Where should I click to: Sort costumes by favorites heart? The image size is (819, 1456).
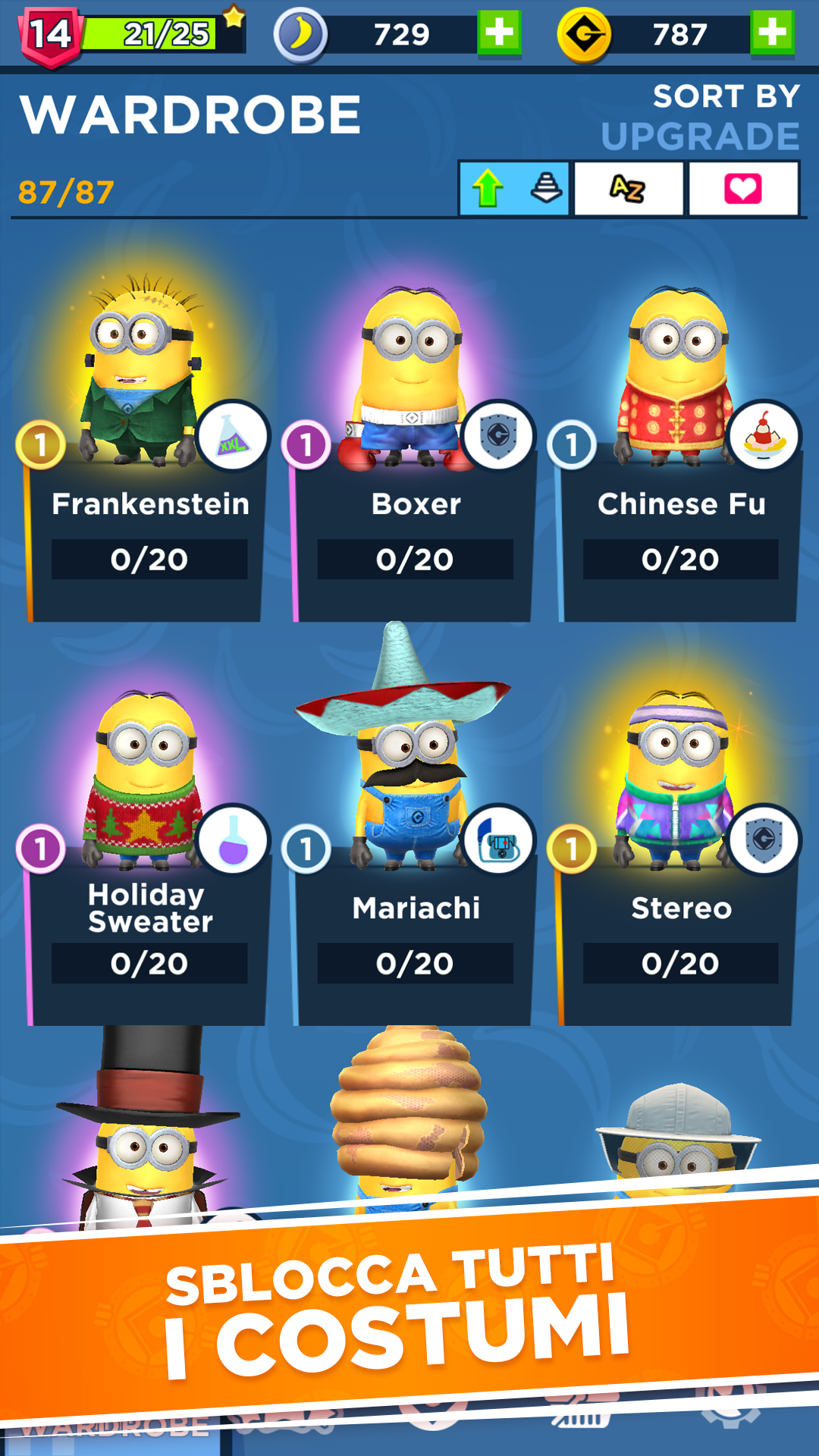point(743,188)
